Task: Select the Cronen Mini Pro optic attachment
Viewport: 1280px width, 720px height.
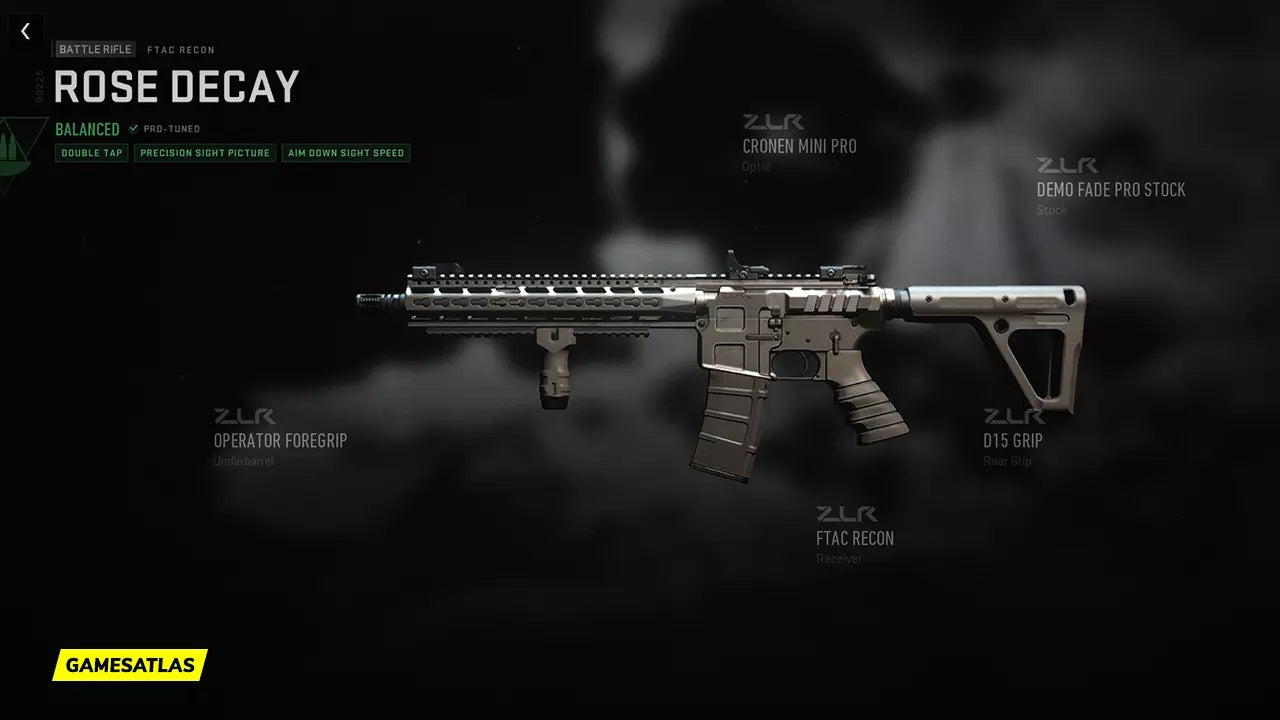Action: pos(799,146)
